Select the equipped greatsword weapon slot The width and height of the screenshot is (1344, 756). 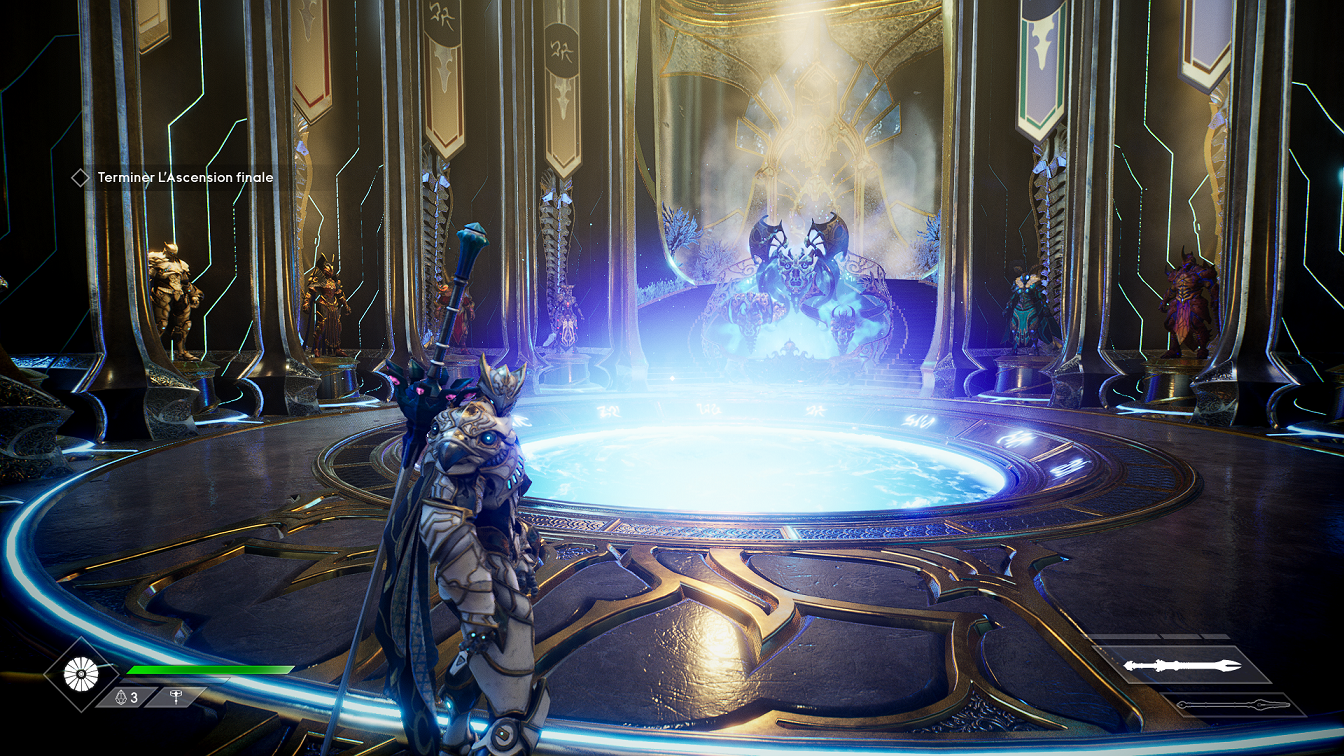click(1181, 665)
